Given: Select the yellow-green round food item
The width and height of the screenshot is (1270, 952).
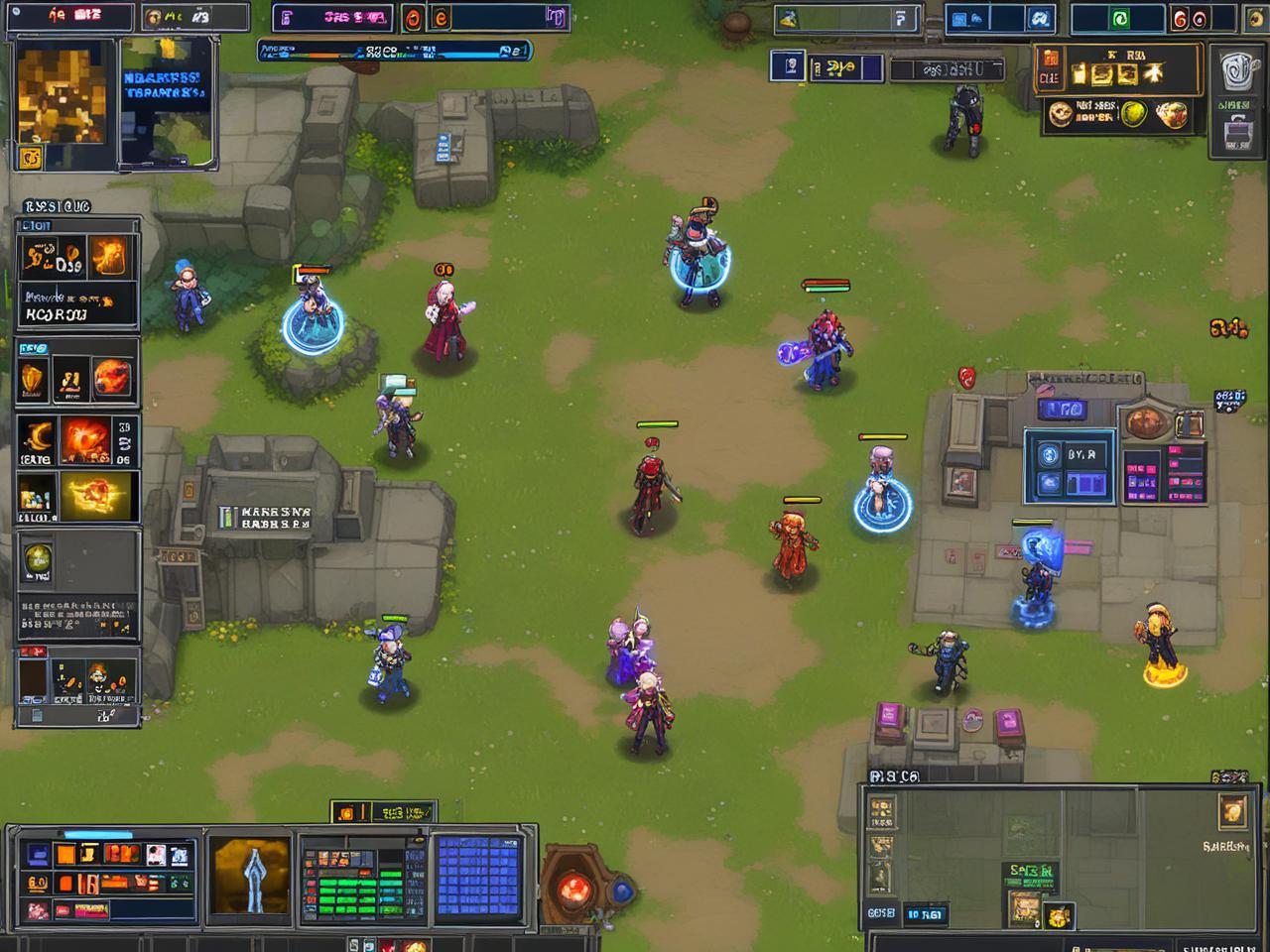Looking at the screenshot, I should coord(1133,115).
